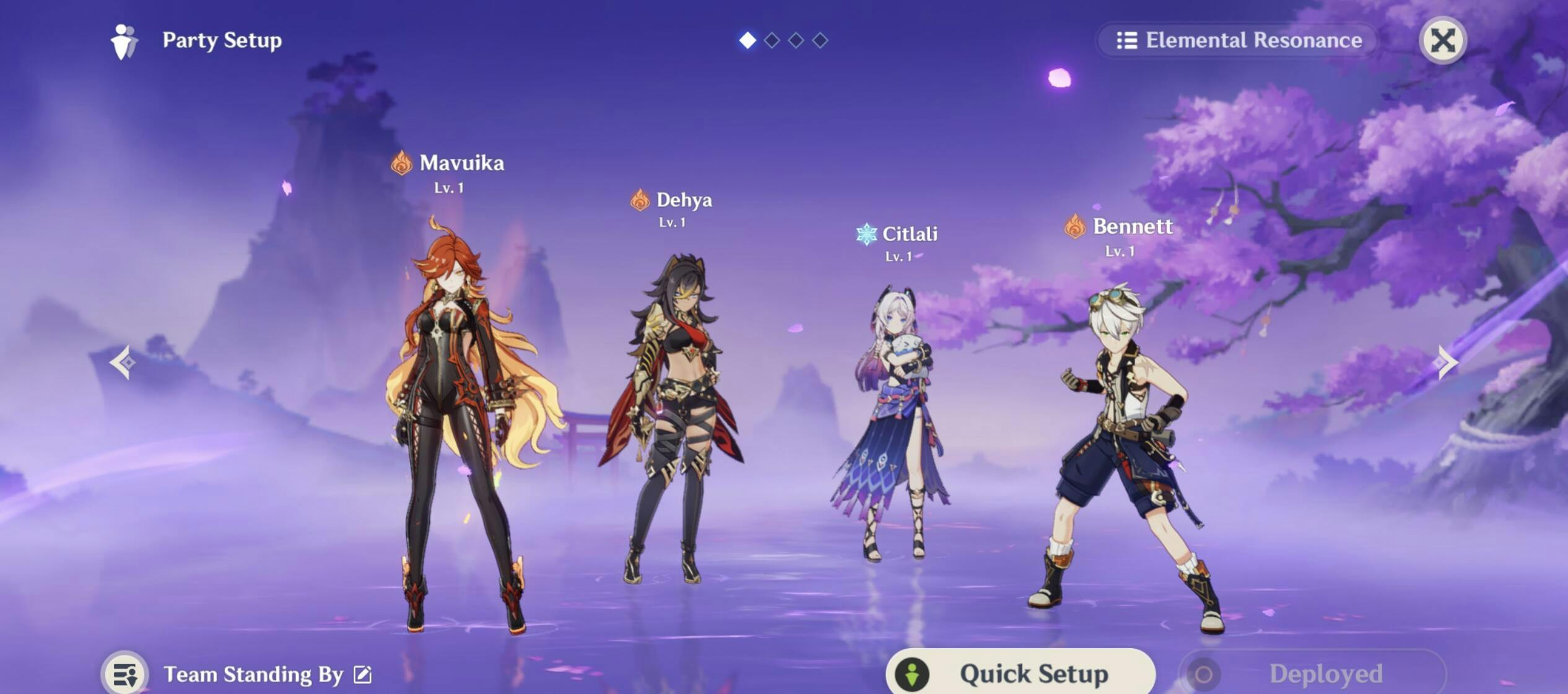Jump to the second party page indicator

772,41
